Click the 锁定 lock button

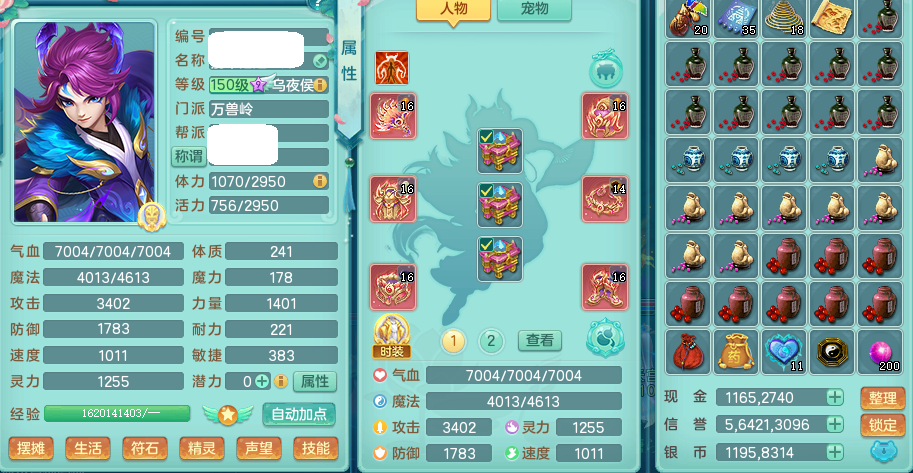coord(882,425)
